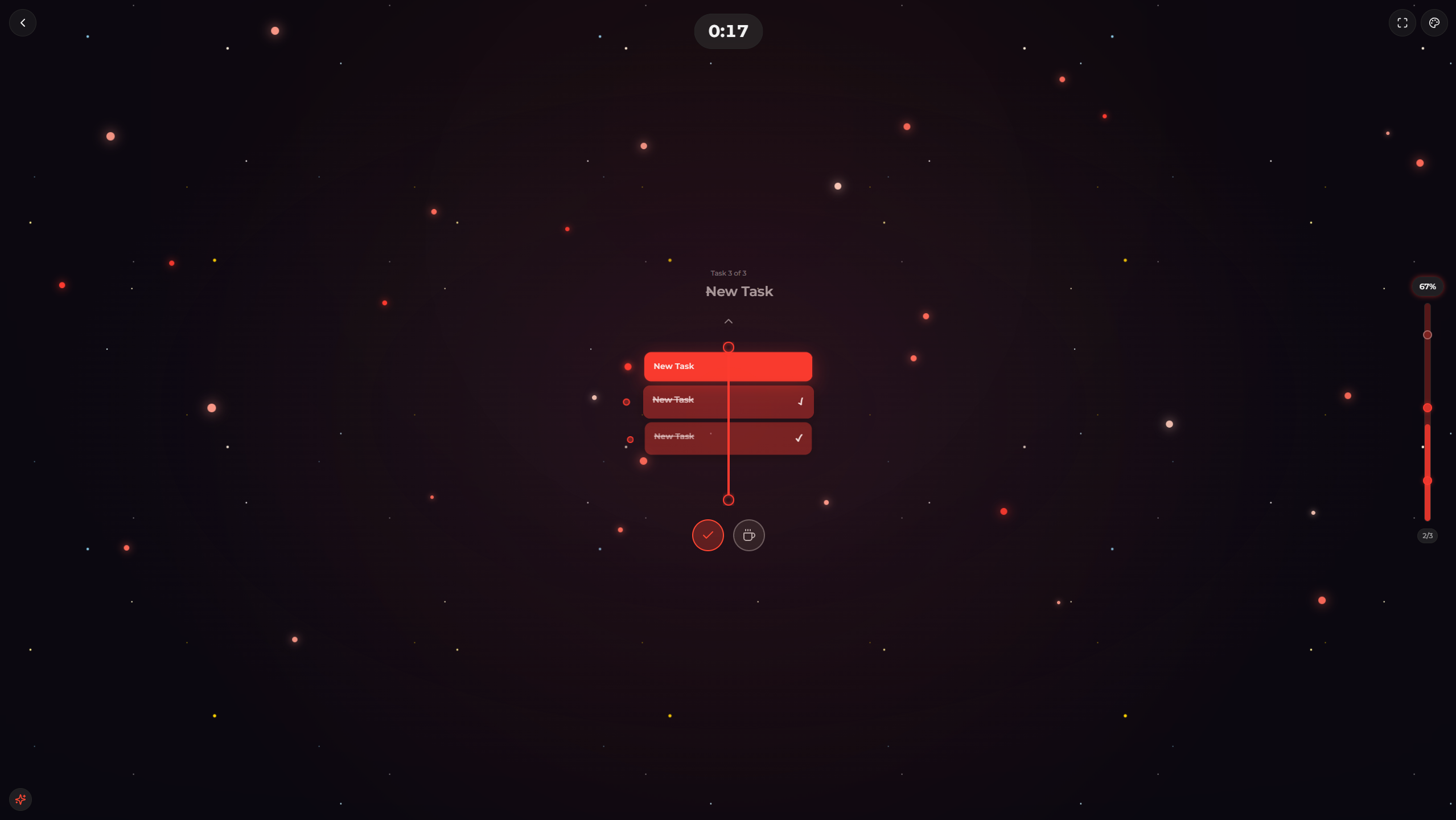Image resolution: width=1456 pixels, height=820 pixels.
Task: Select the New Task heading above the list
Action: [x=739, y=291]
